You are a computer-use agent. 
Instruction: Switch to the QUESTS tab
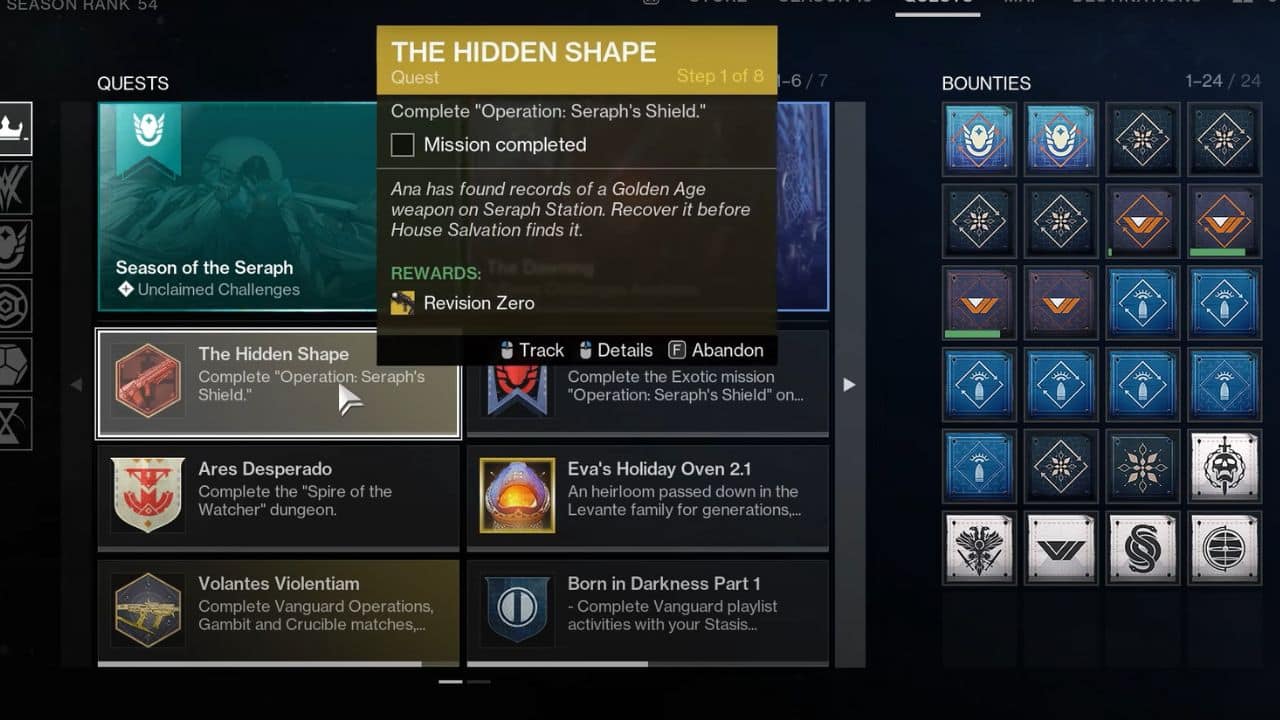point(938,3)
